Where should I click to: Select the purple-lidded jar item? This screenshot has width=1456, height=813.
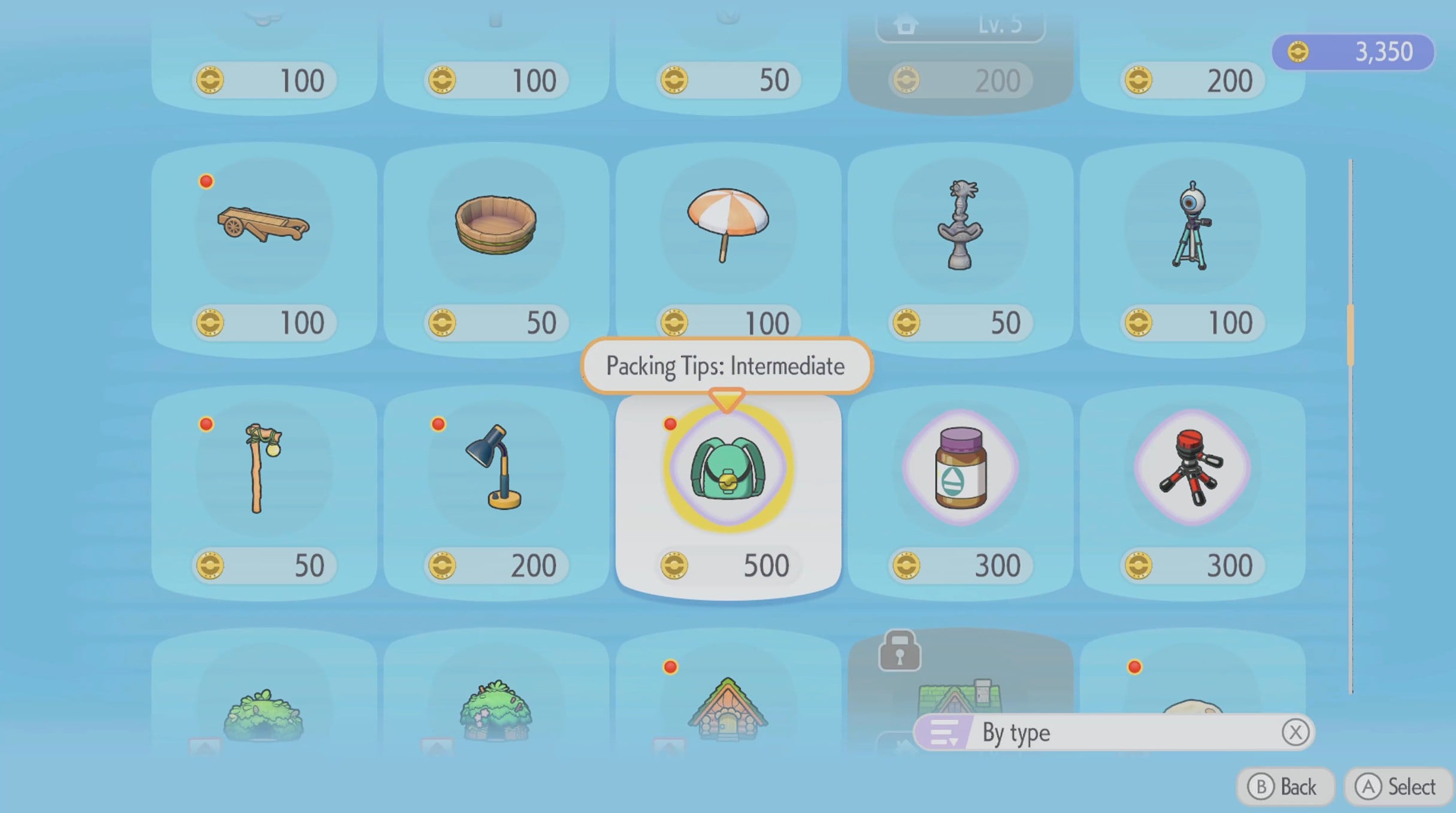pyautogui.click(x=959, y=469)
